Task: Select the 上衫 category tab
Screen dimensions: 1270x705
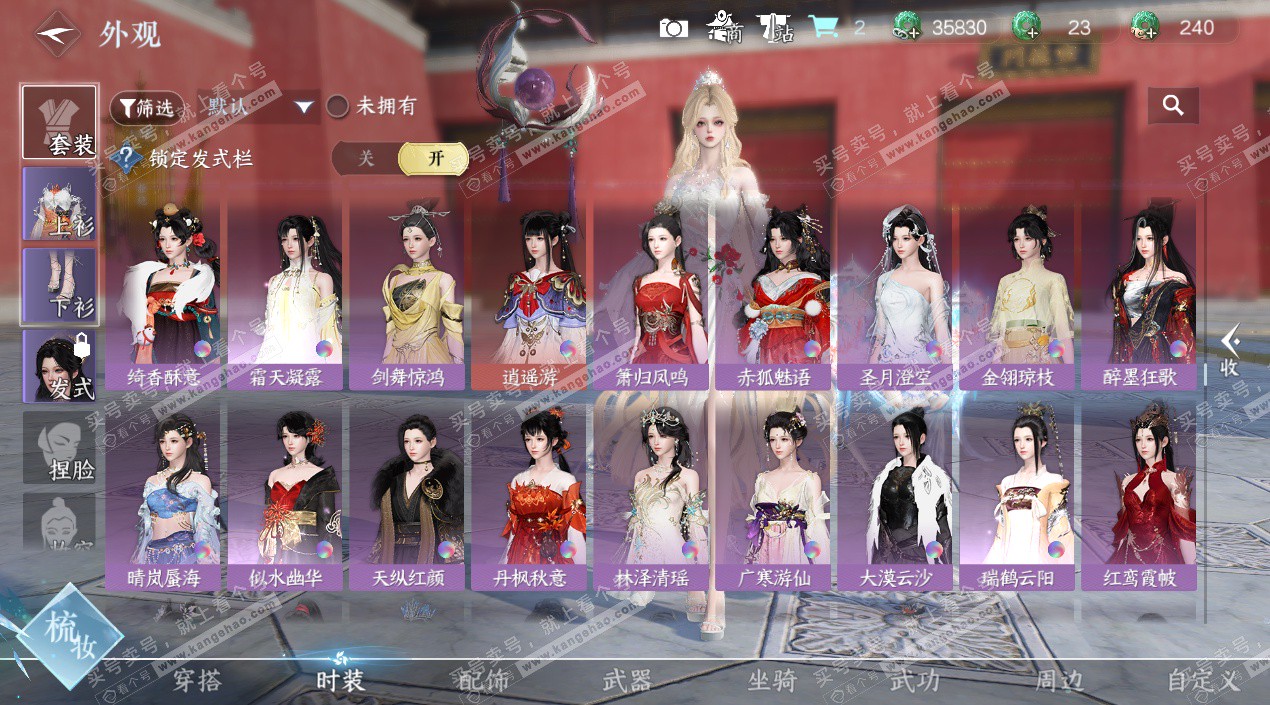Action: coord(60,204)
